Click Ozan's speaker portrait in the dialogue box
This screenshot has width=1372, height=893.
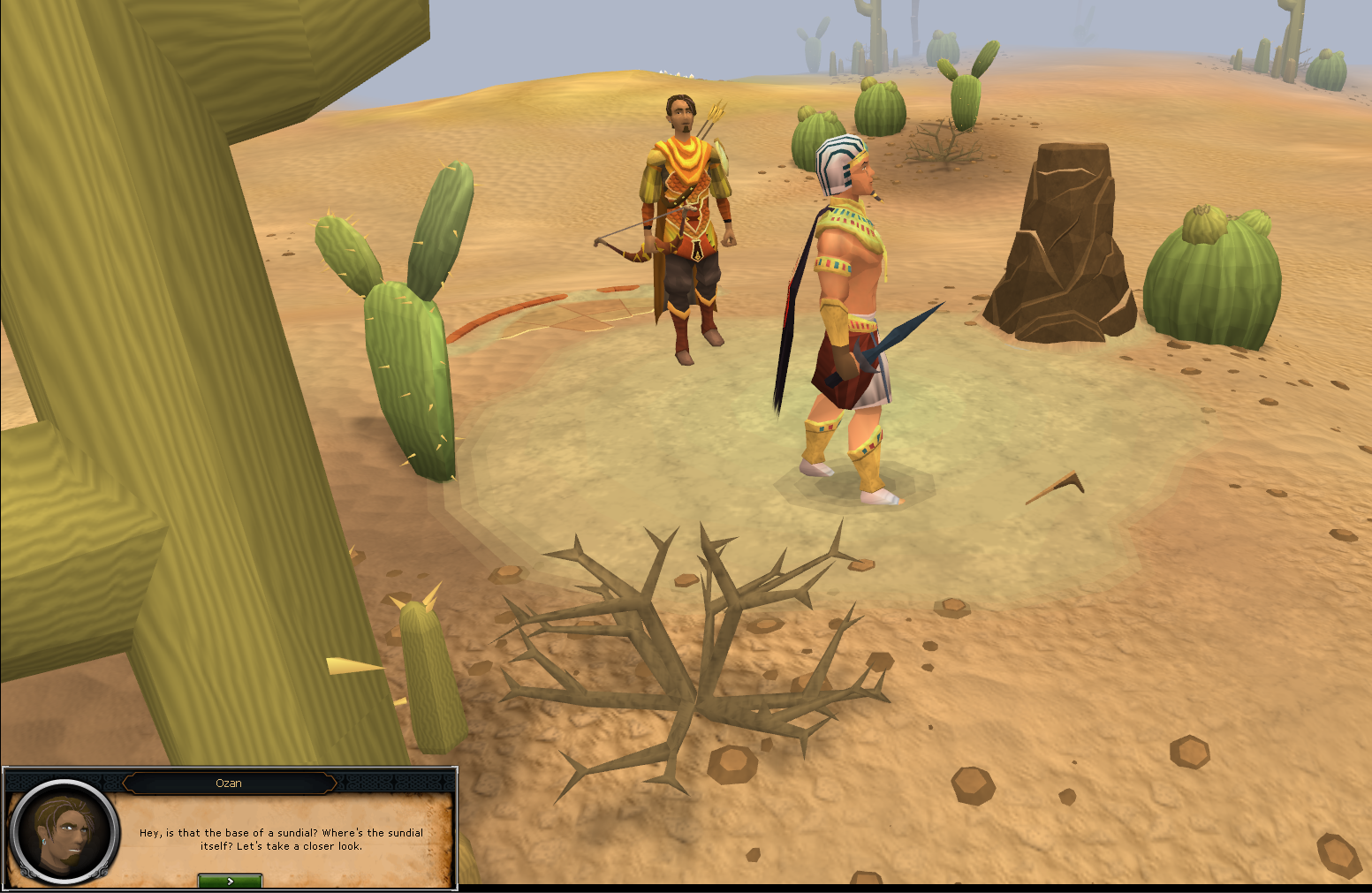(64, 833)
